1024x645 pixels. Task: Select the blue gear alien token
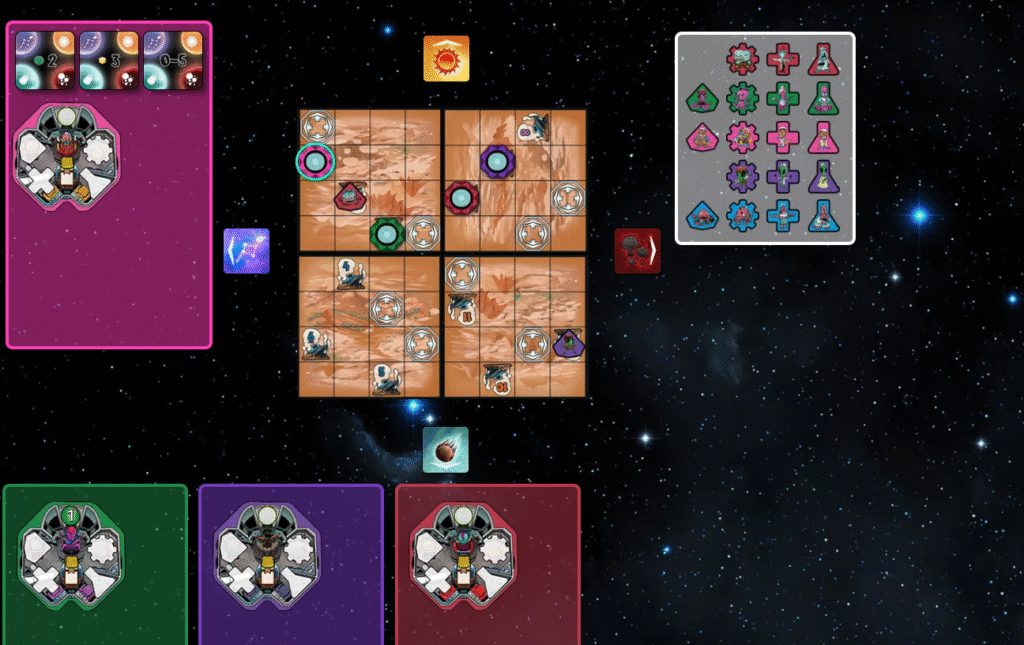(743, 215)
